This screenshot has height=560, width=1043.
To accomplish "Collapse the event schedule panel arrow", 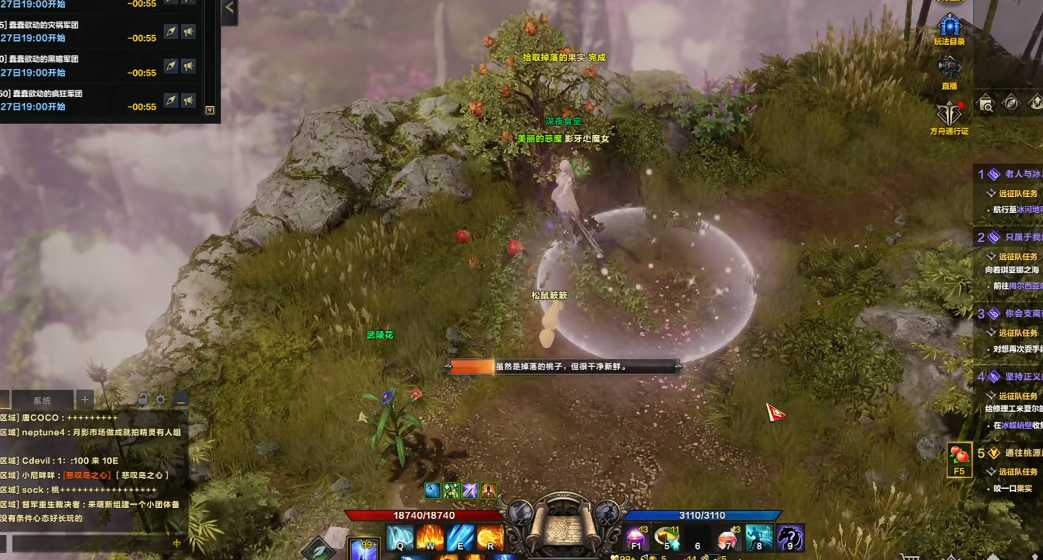I will pos(229,9).
